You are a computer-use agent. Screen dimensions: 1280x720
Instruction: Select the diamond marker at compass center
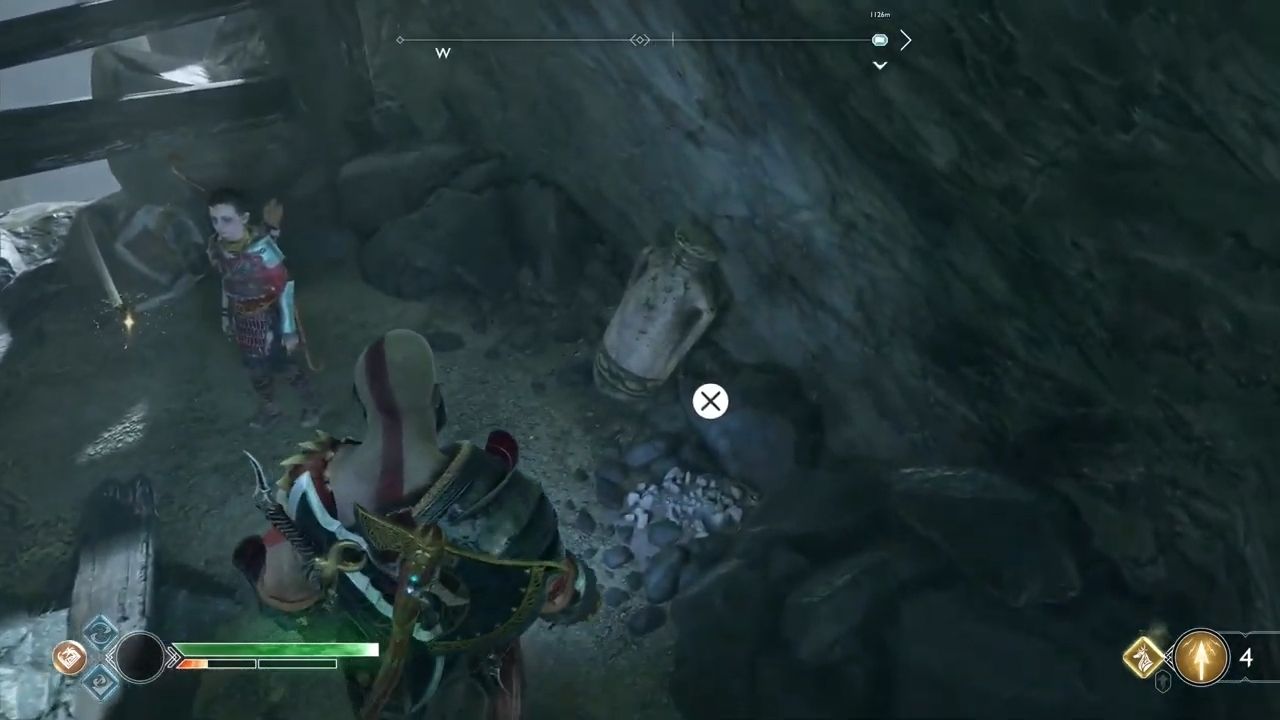point(640,40)
